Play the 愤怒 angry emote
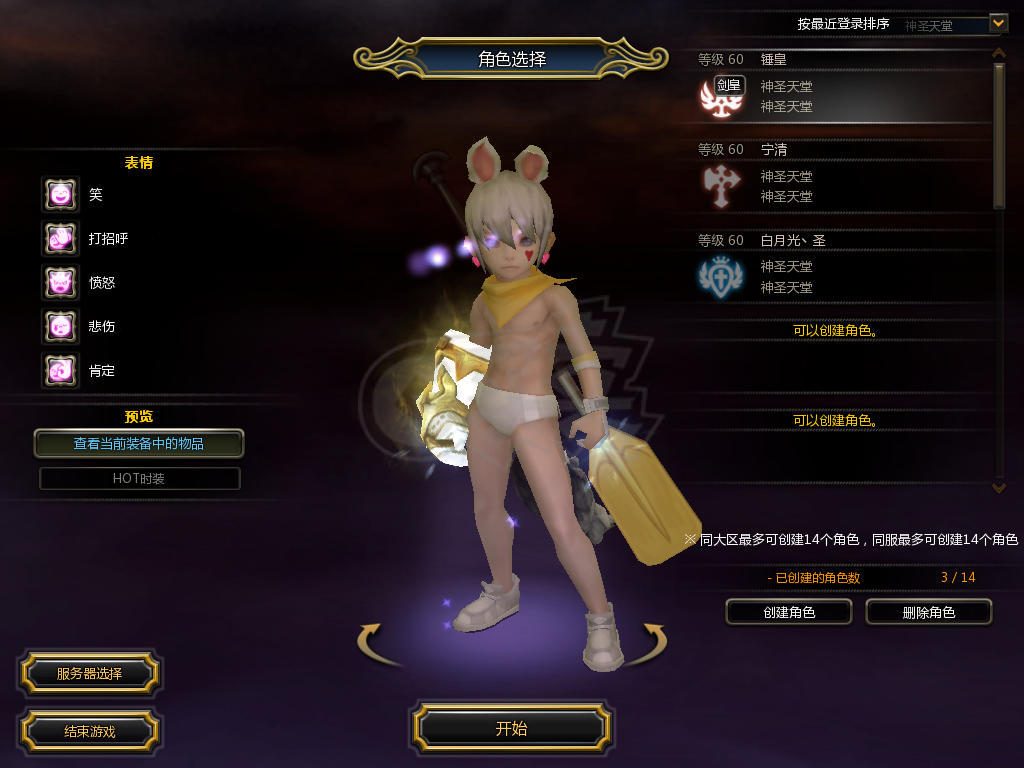 60,282
